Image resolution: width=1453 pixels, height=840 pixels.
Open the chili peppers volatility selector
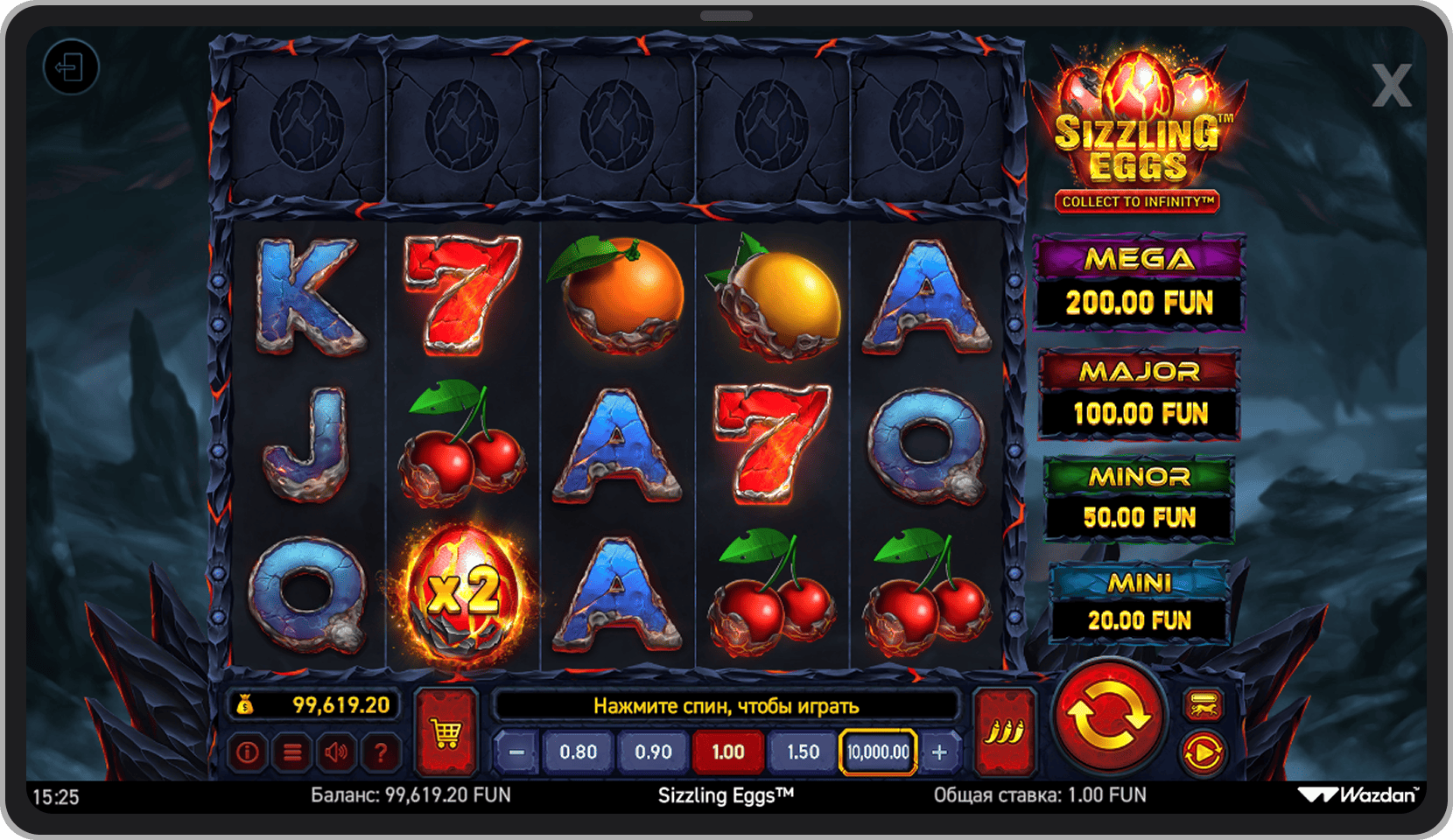[x=1005, y=731]
